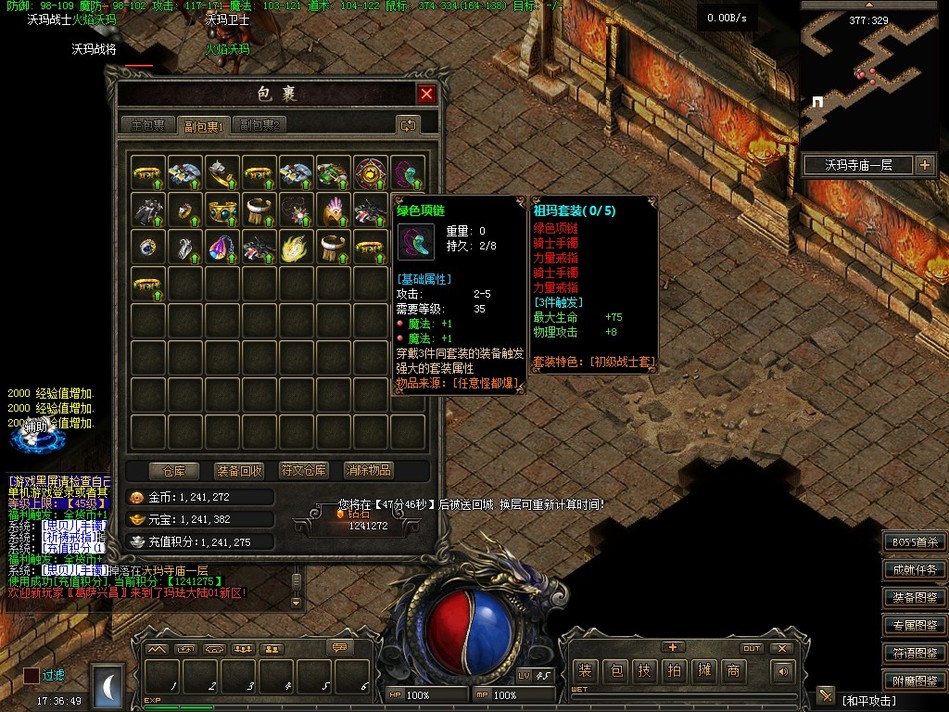Show the 装备图鉴 equipment codex
Screen dimensions: 949x712
click(914, 598)
